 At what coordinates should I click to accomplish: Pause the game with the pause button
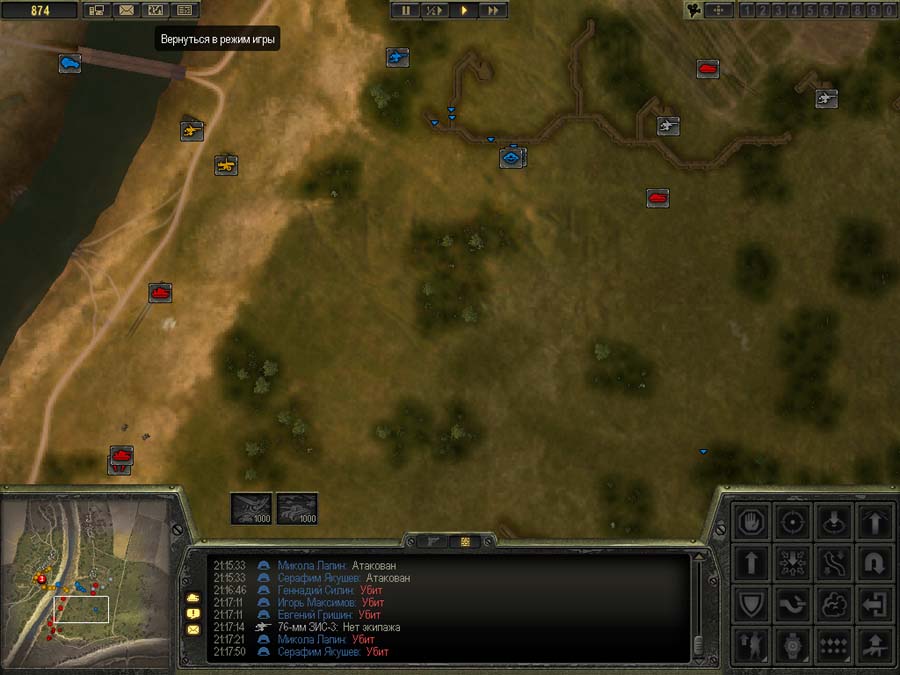[406, 10]
